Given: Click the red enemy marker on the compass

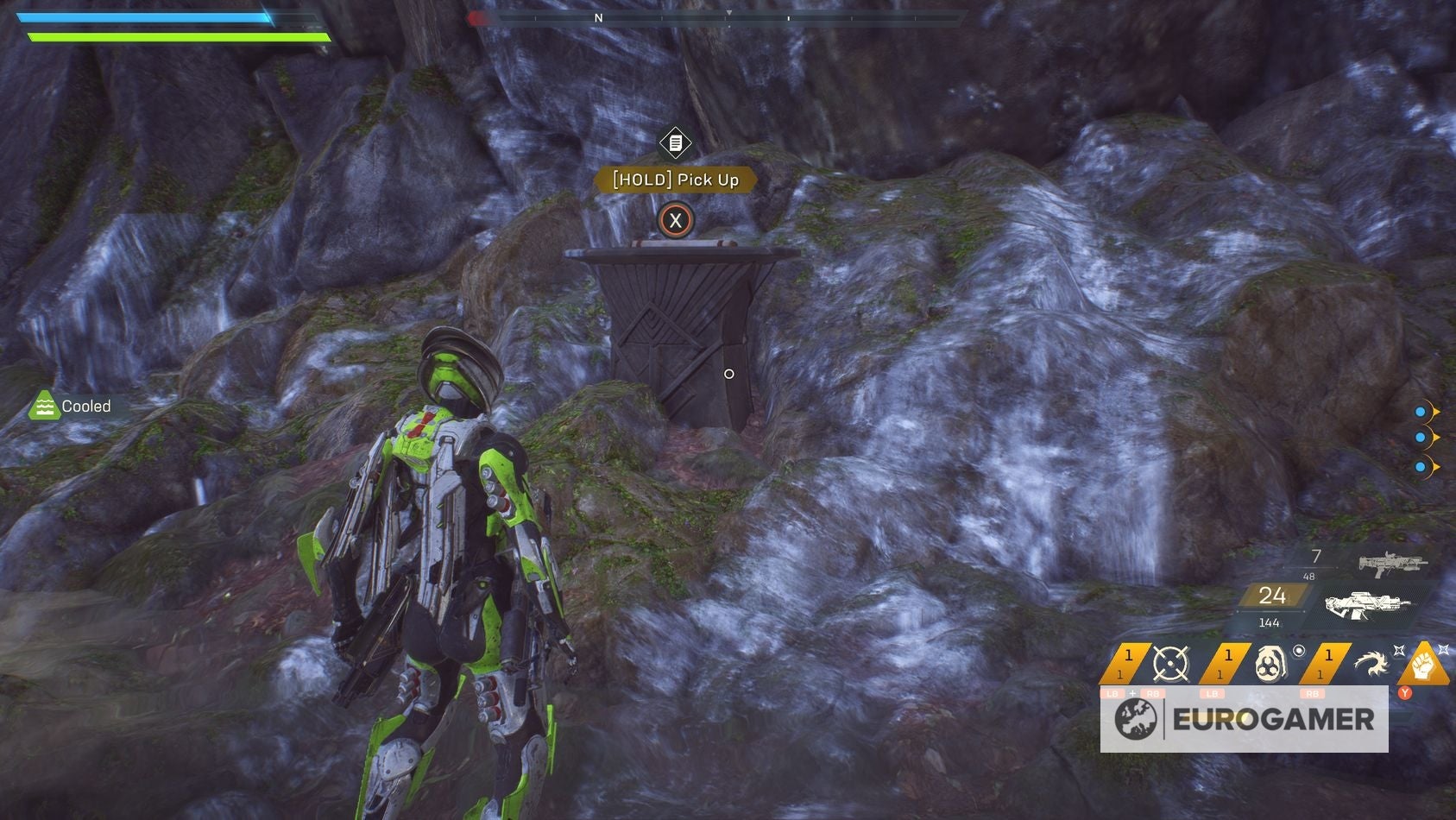Looking at the screenshot, I should [476, 17].
